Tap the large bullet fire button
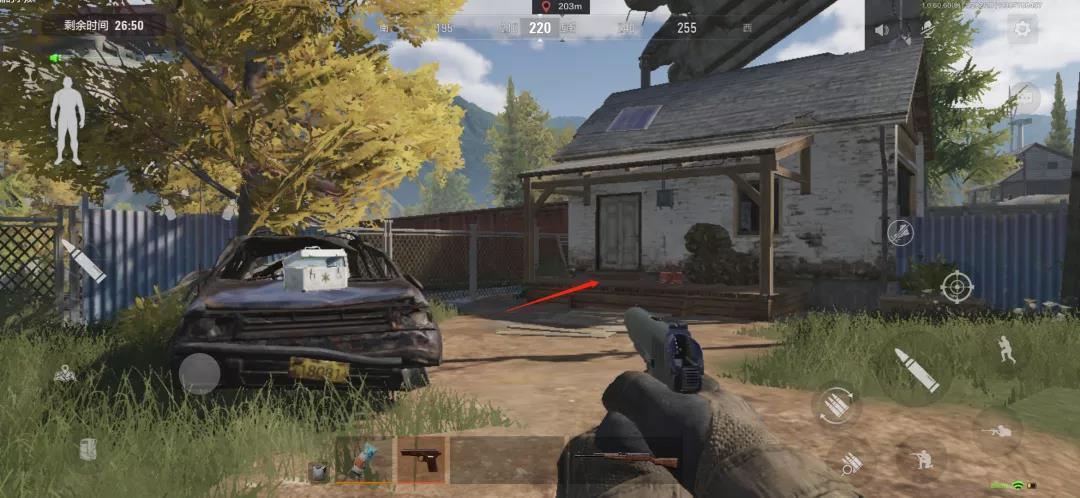 click(x=915, y=370)
